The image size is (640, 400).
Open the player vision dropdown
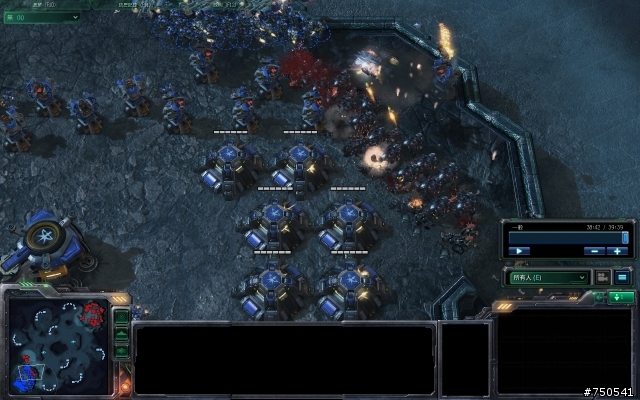click(549, 277)
